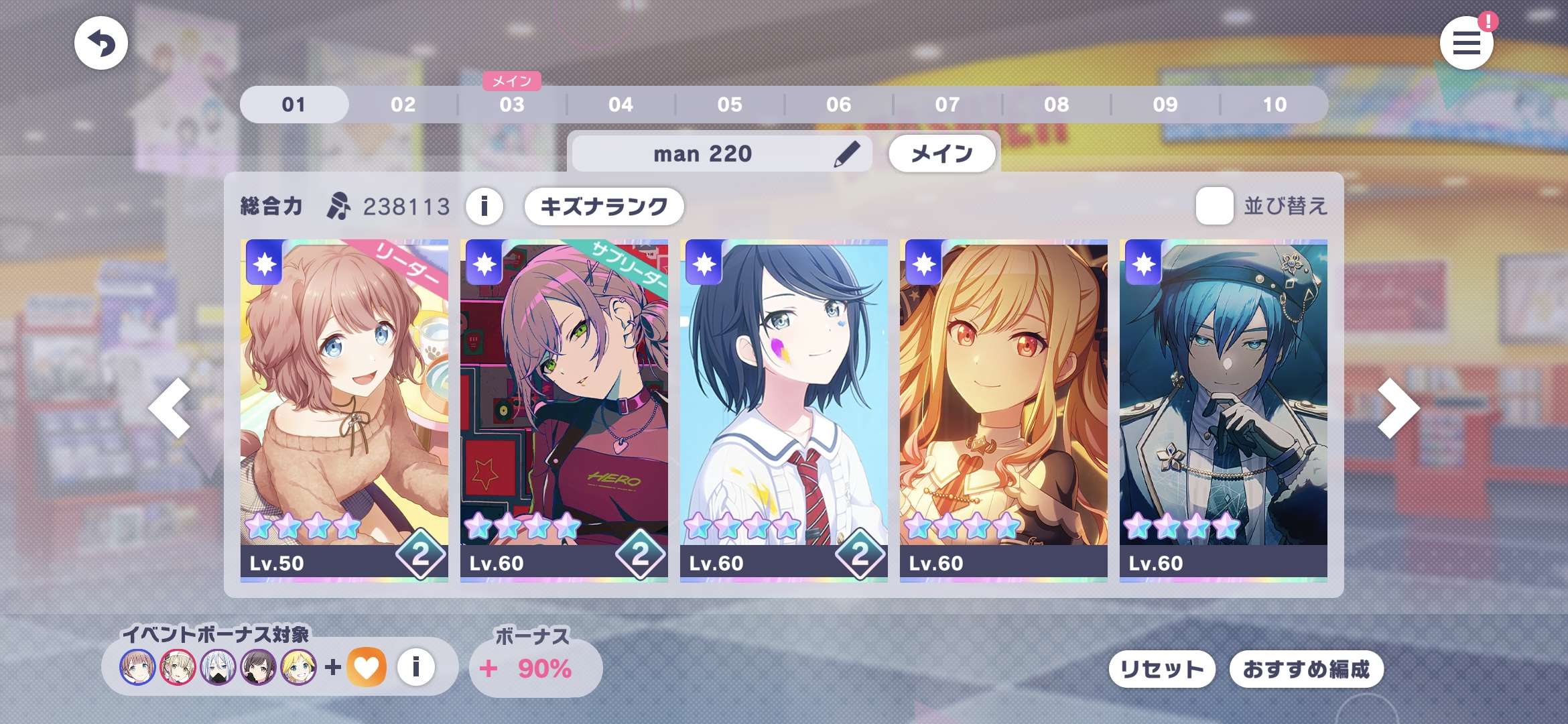Advance to the next team with right arrow
This screenshot has width=1568, height=724.
click(1398, 408)
